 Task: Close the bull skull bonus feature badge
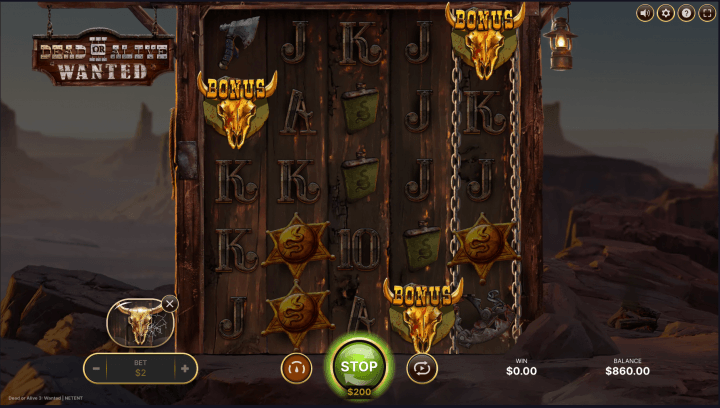click(170, 303)
